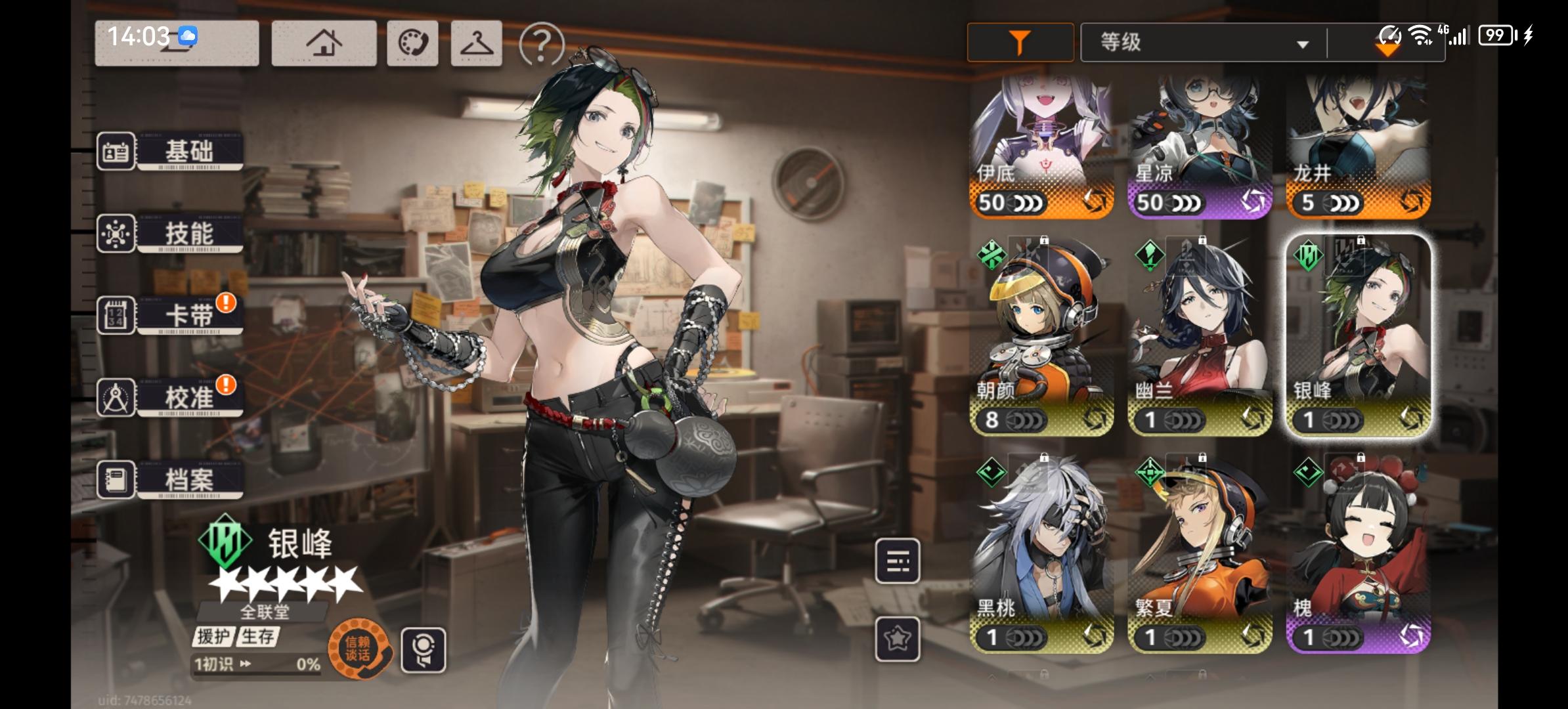Open the rotary dial contact icon up top
1568x709 pixels.
pos(412,43)
